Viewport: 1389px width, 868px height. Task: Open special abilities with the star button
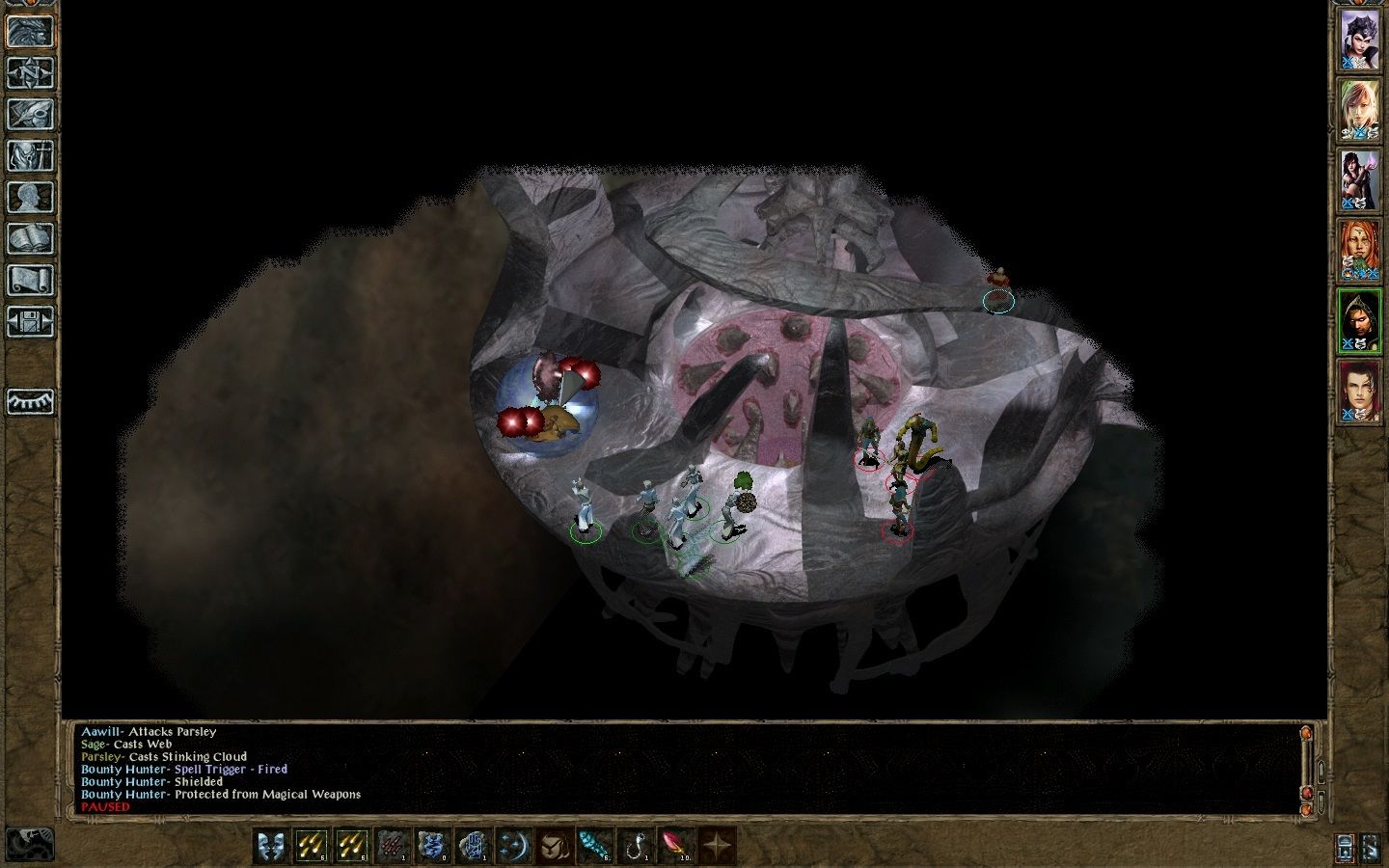tap(716, 845)
